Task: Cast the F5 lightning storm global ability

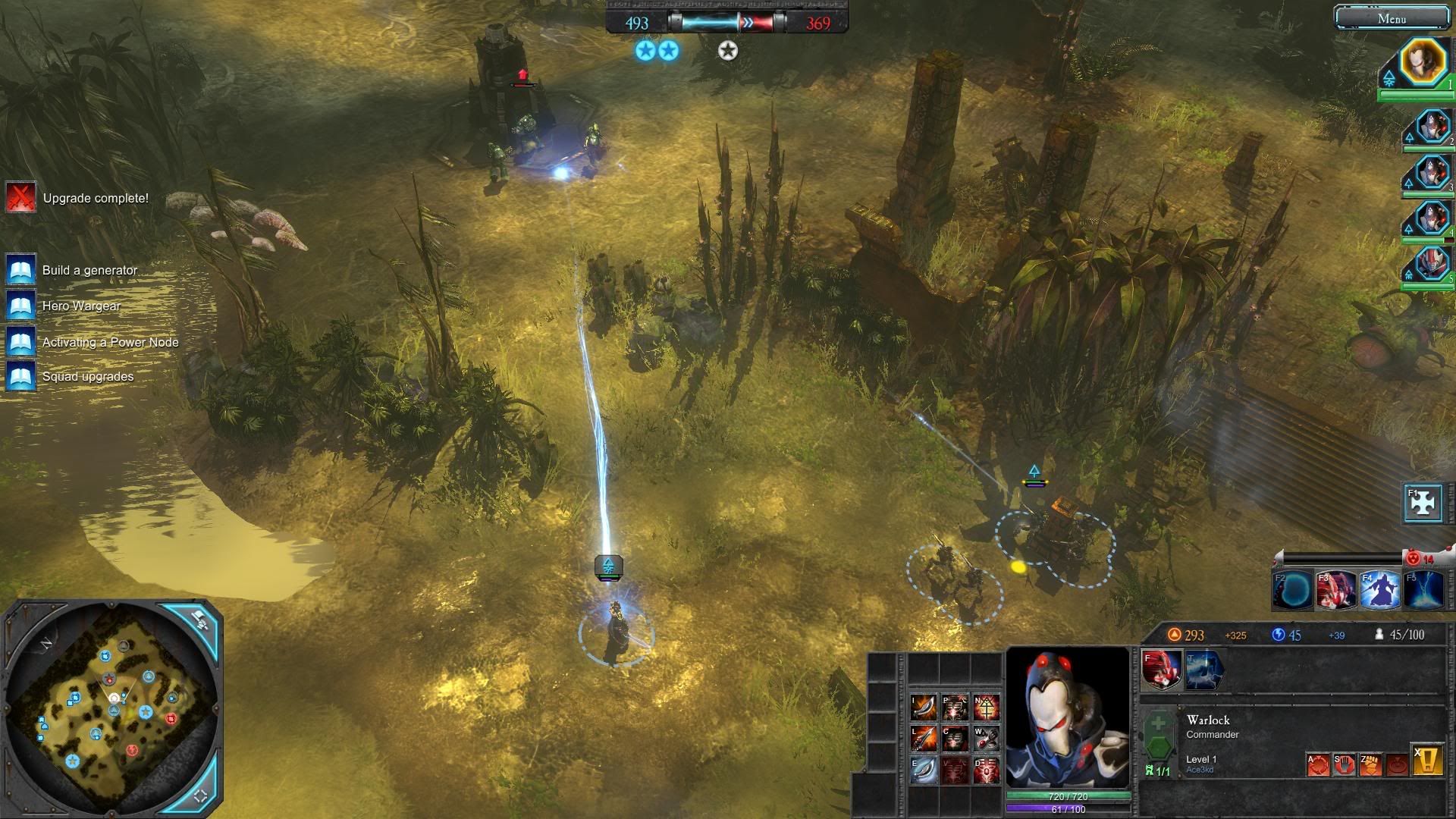Action: pyautogui.click(x=1423, y=591)
